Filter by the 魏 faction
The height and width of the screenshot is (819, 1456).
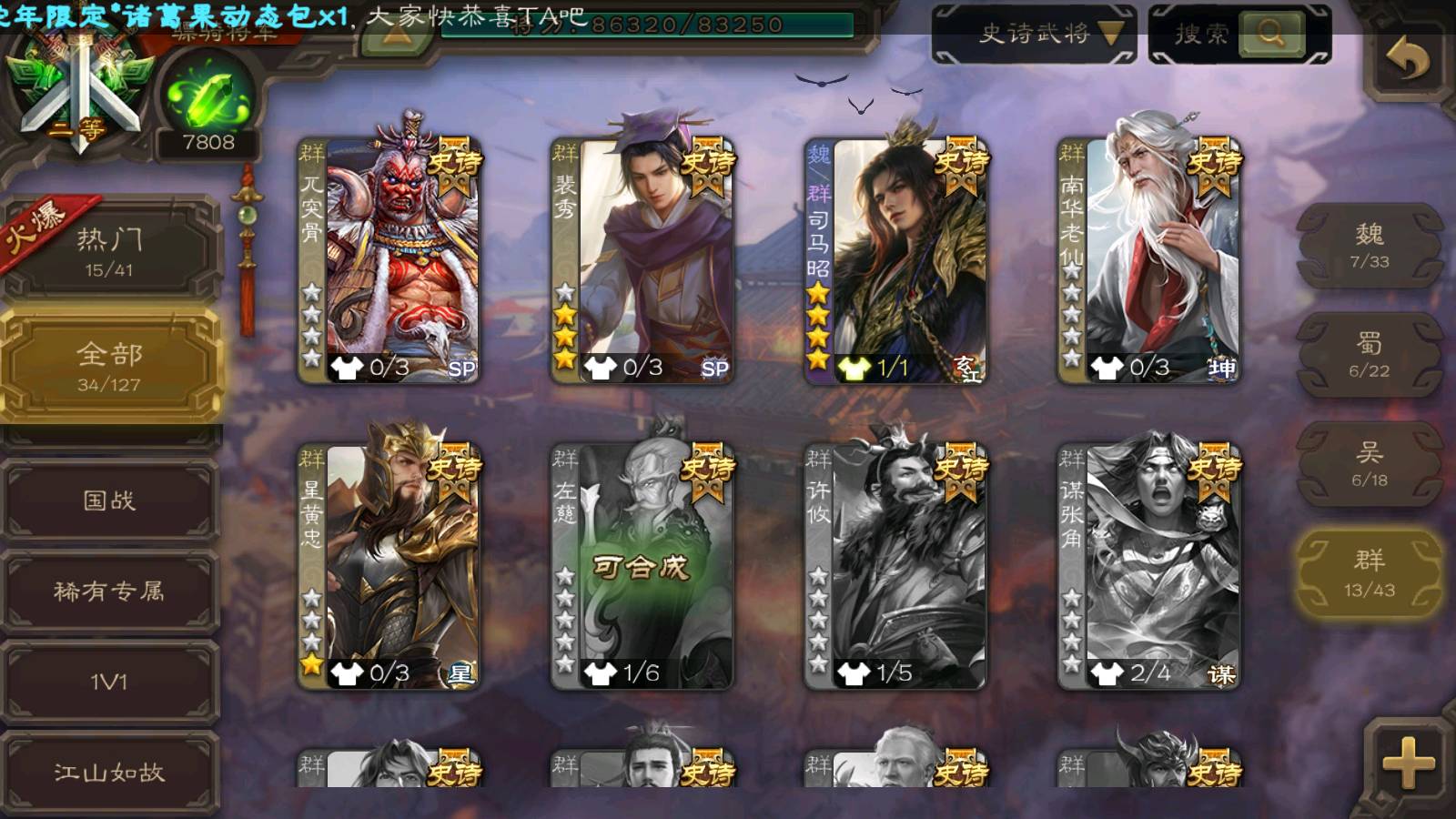tap(1369, 246)
